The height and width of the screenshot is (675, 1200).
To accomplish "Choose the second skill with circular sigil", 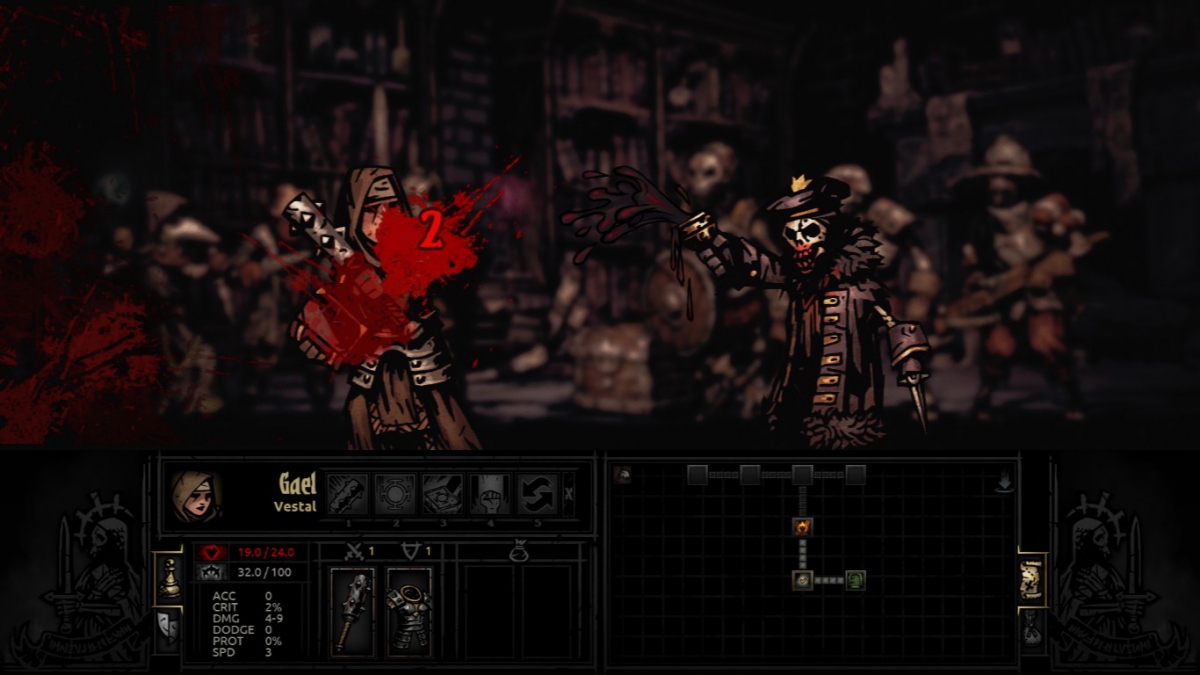I will click(x=395, y=494).
